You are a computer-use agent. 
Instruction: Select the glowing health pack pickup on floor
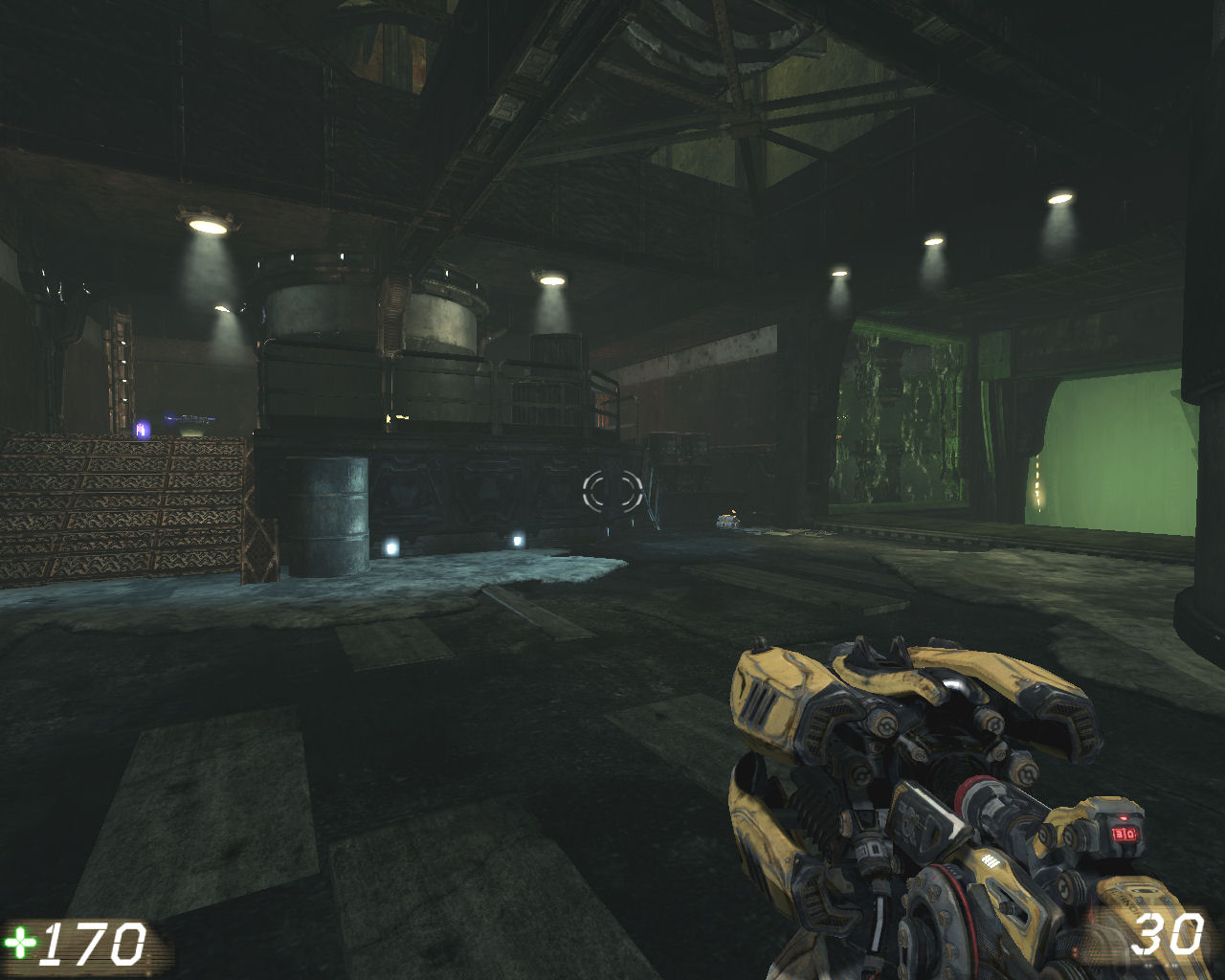(729, 518)
